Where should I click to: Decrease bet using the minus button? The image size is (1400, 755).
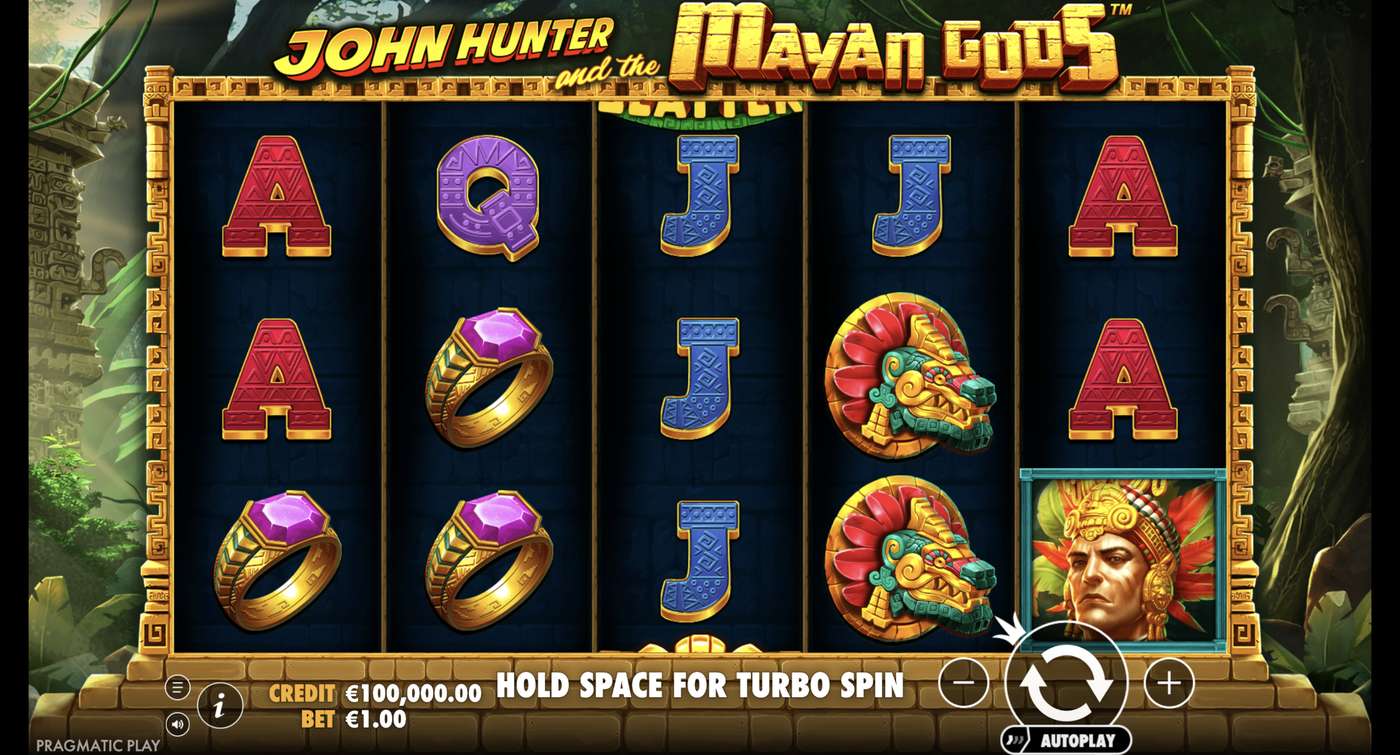coord(962,683)
